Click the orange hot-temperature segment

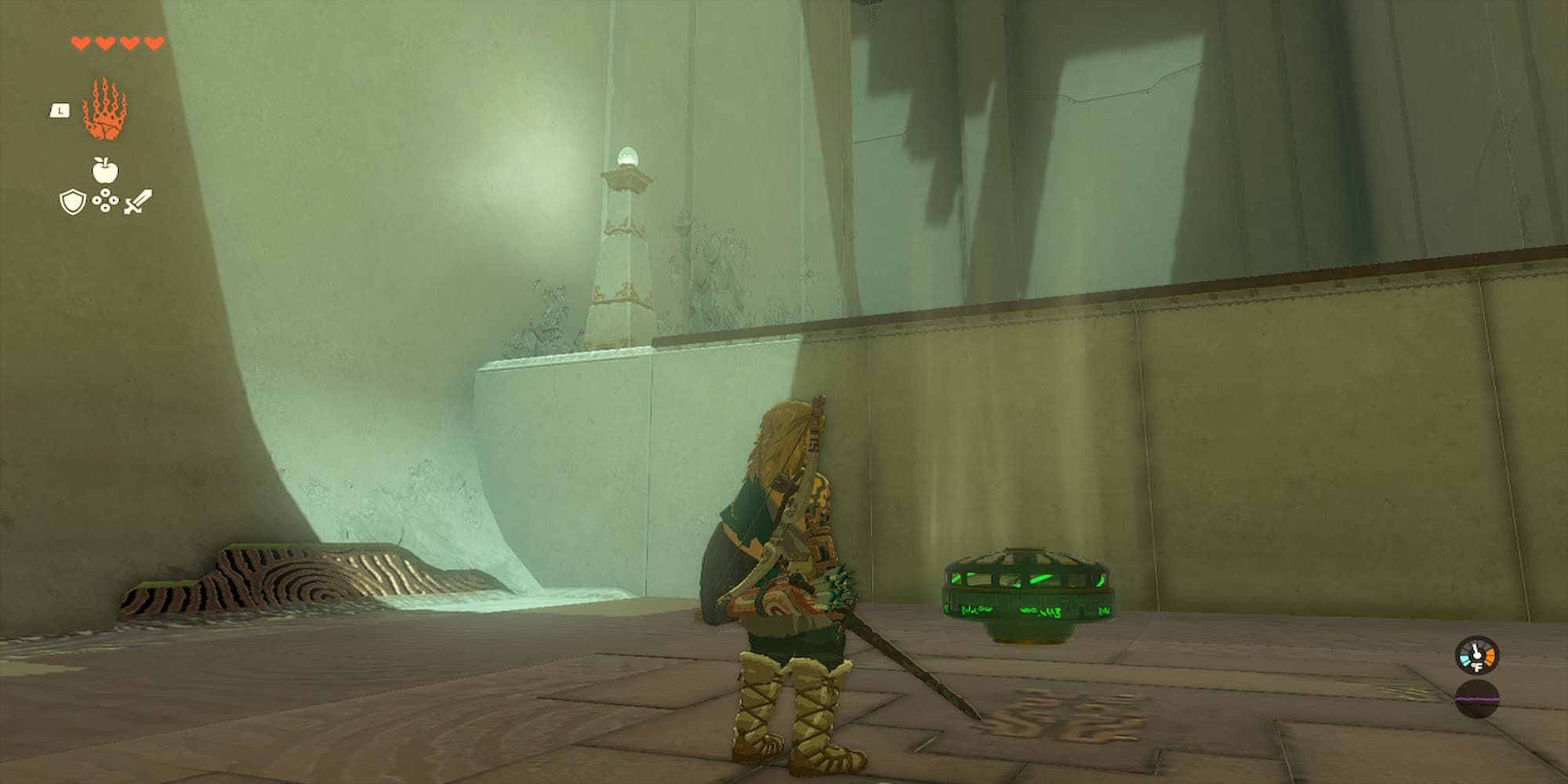click(x=1490, y=655)
